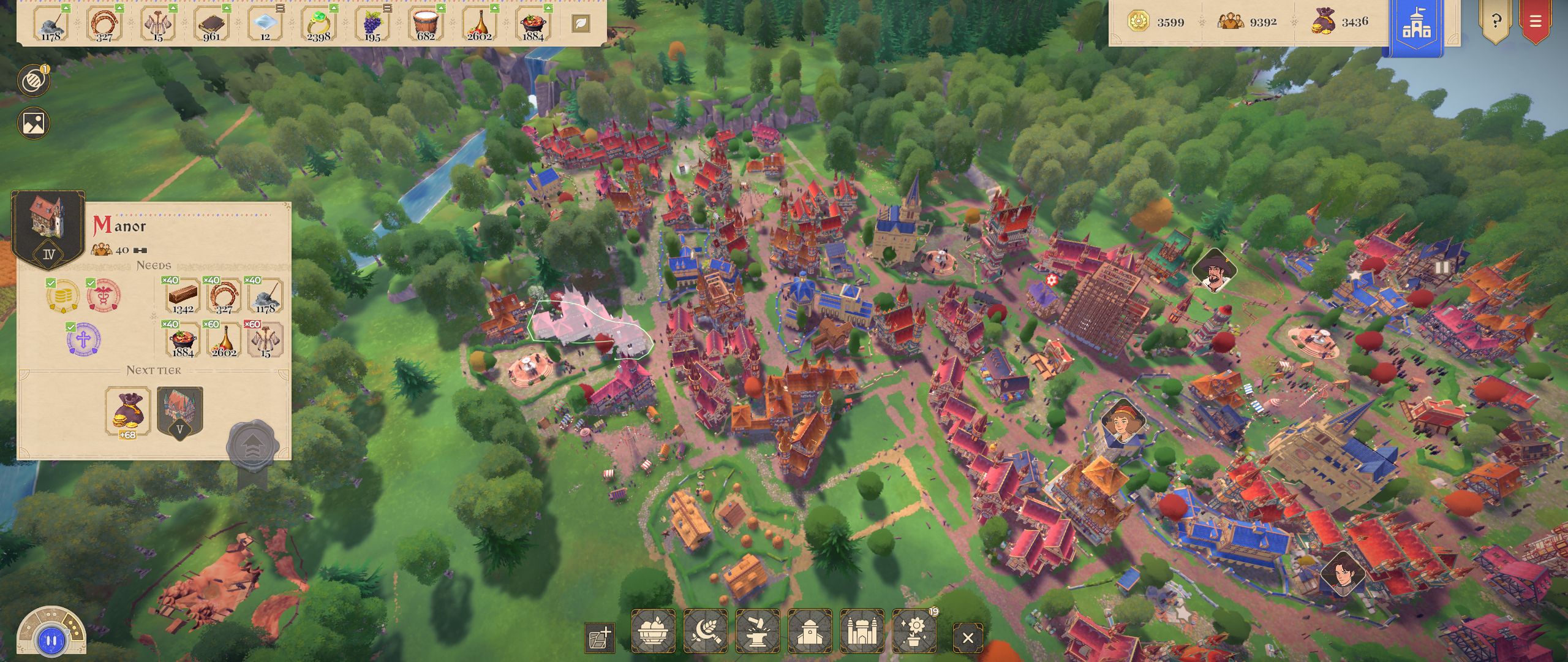
Task: Select the grapes resource slot
Action: click(372, 25)
